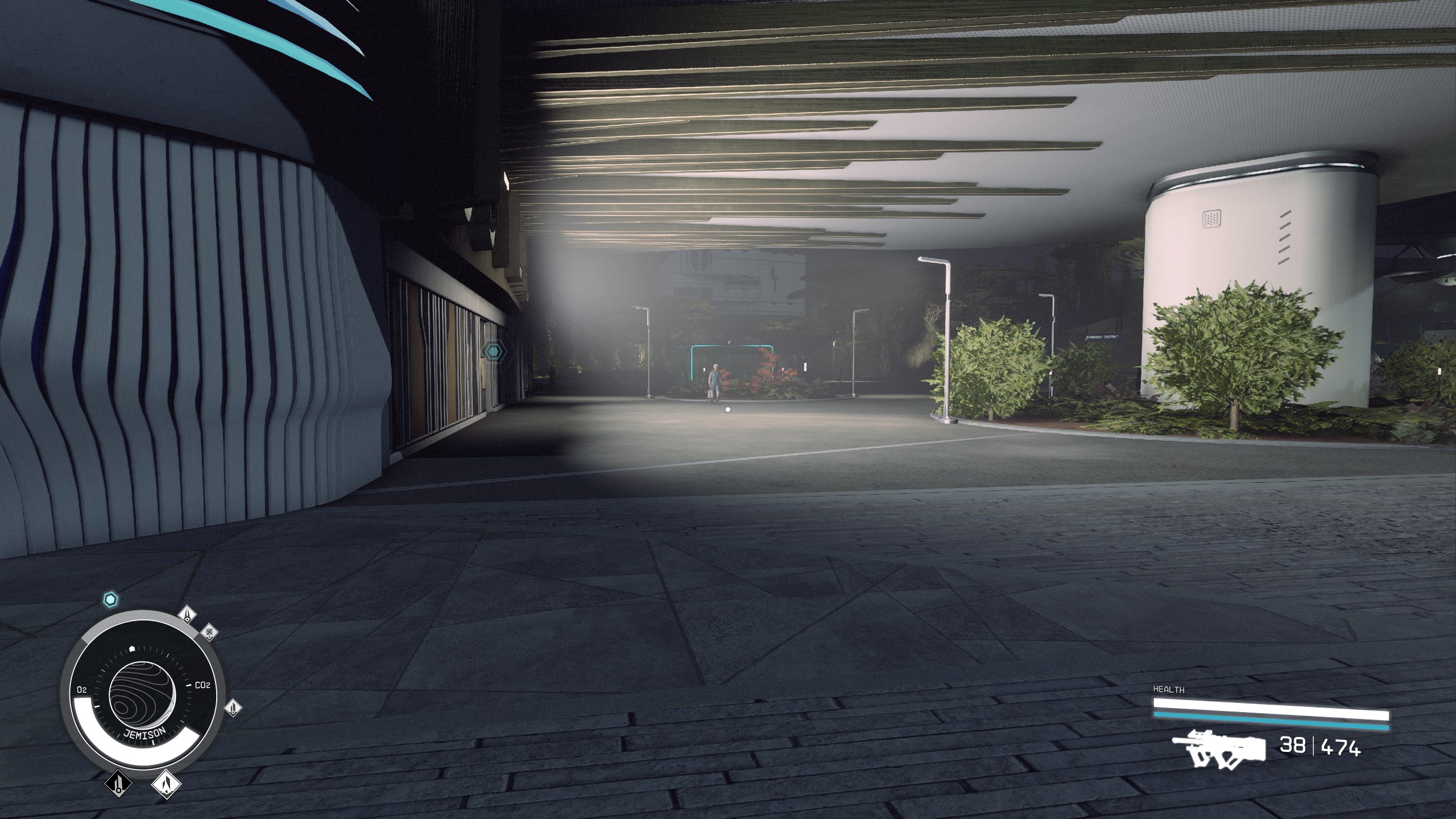Viewport: 1456px width, 819px height.
Task: Select the ship marker icon above the compass
Action: 187,615
